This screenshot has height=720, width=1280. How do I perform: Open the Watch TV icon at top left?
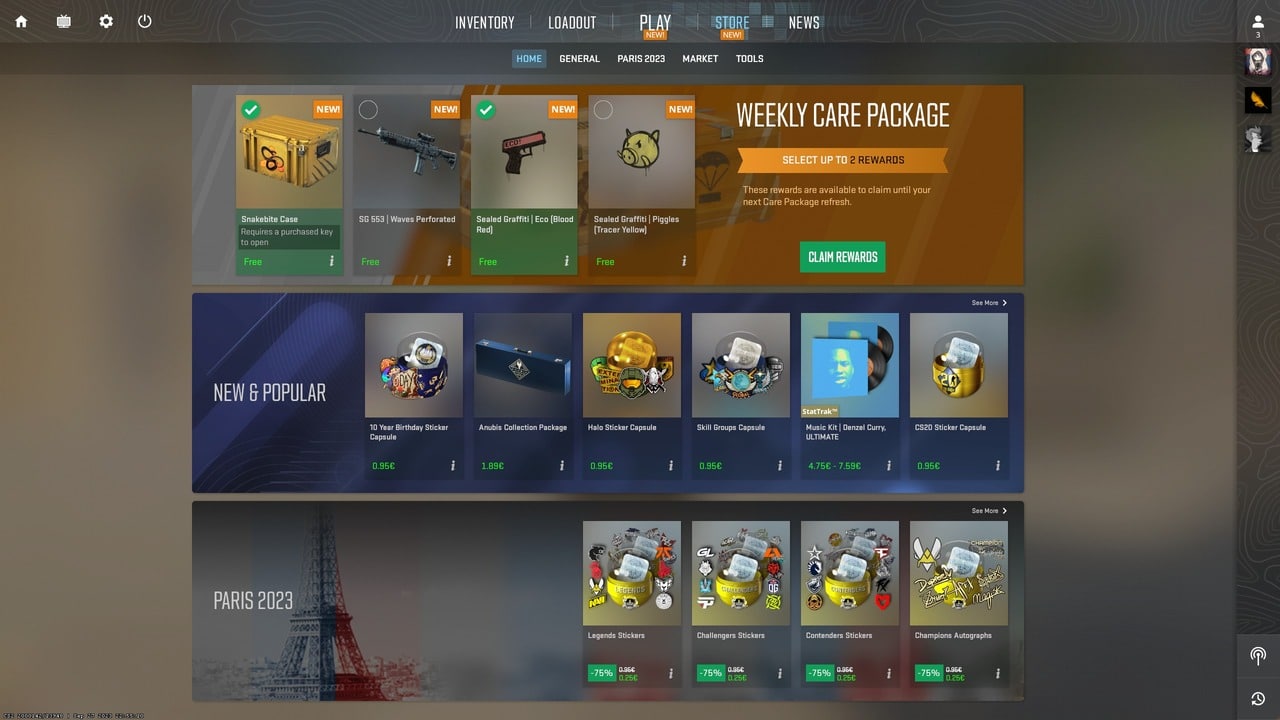[63, 20]
